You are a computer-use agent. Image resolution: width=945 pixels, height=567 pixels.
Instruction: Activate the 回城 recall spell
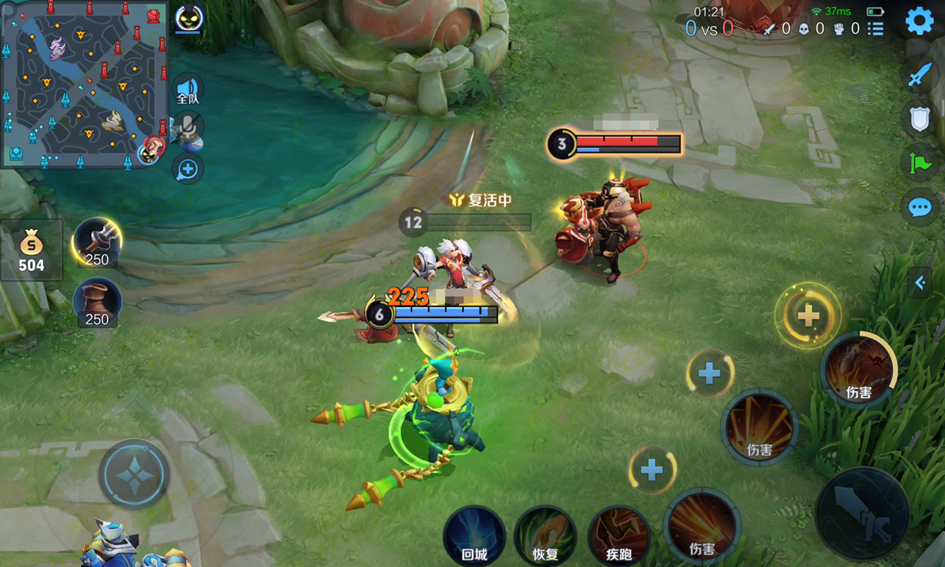tap(474, 535)
